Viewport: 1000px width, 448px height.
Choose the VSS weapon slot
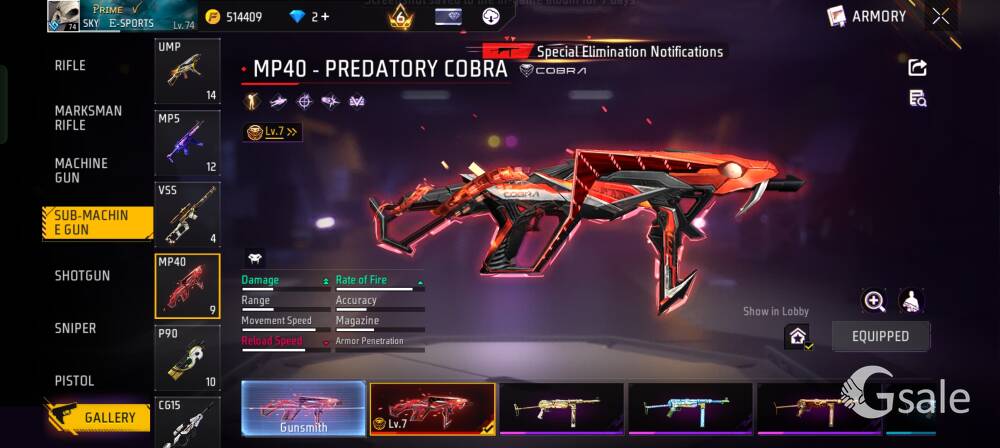(187, 214)
